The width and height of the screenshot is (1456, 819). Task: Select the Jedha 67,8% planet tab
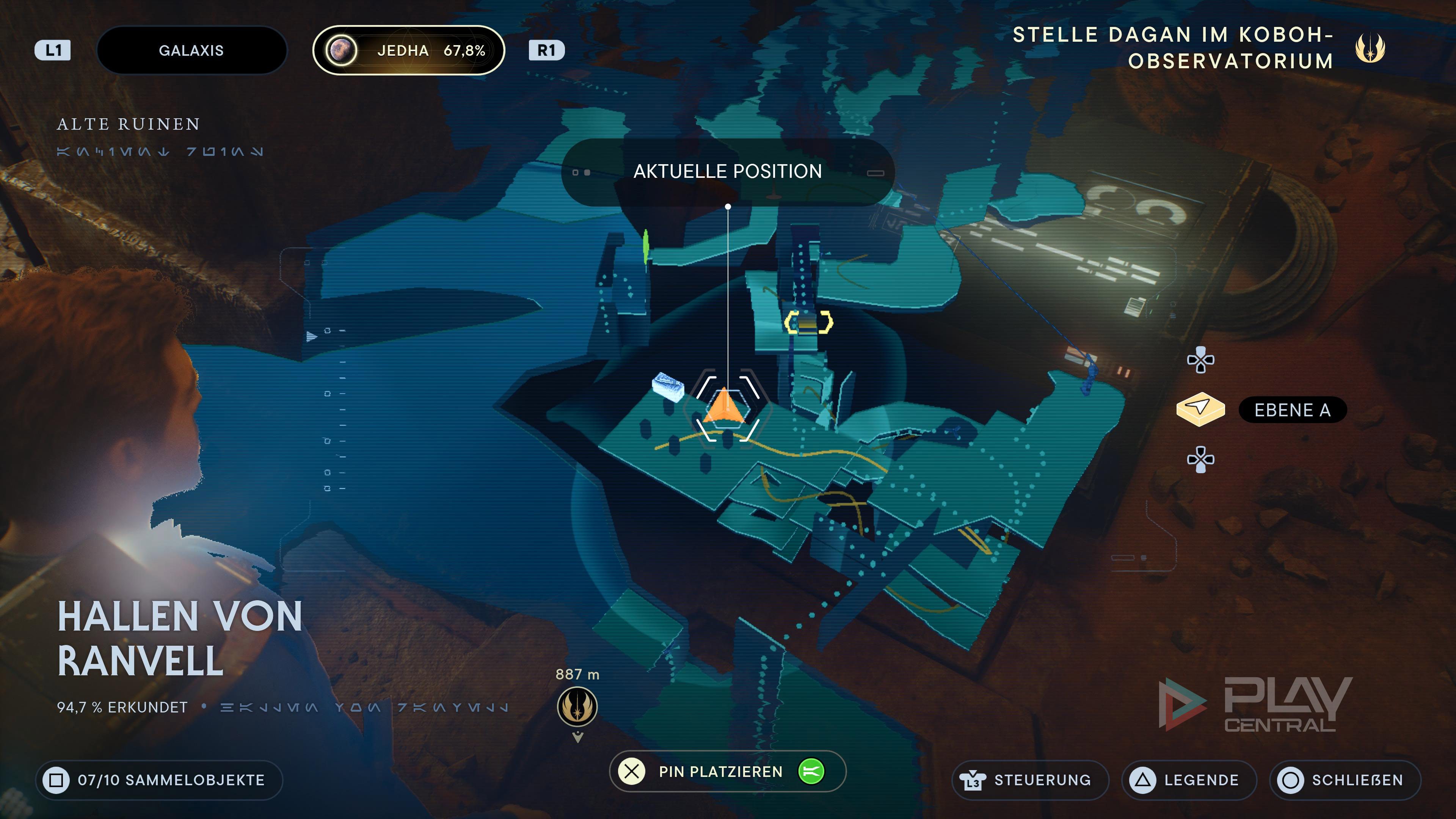(x=408, y=50)
